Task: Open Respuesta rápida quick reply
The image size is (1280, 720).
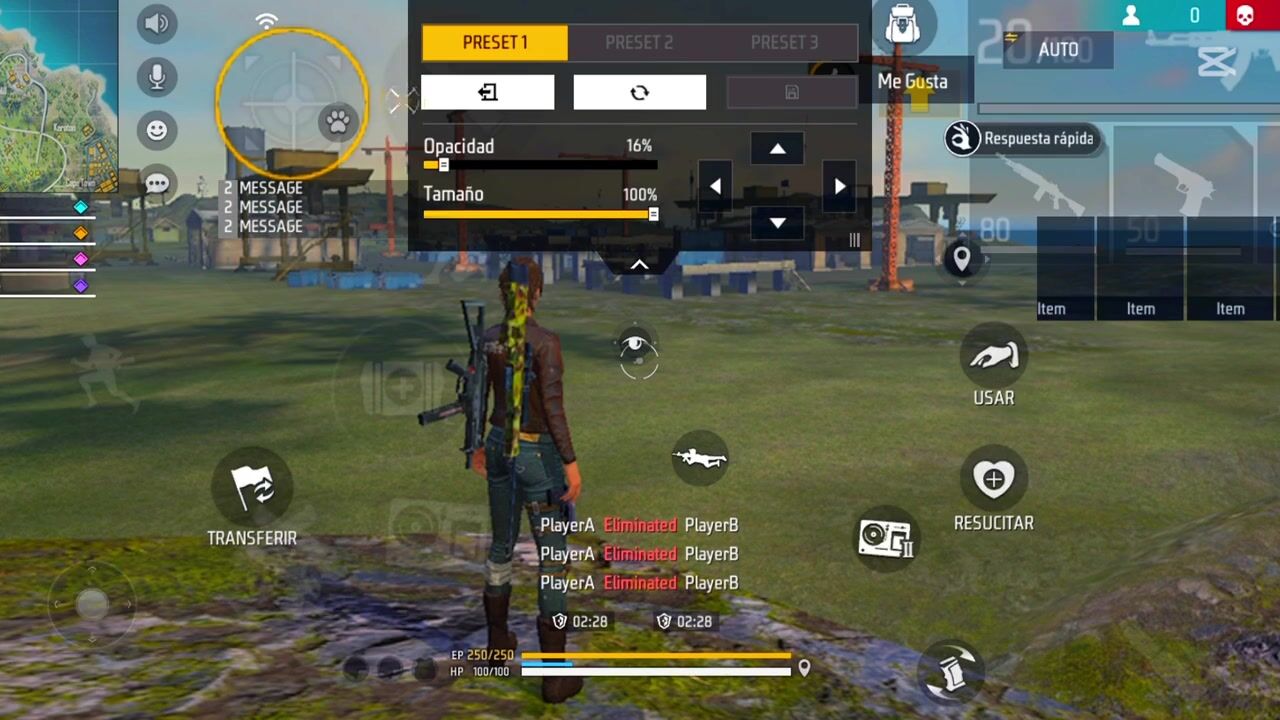Action: pos(1022,139)
